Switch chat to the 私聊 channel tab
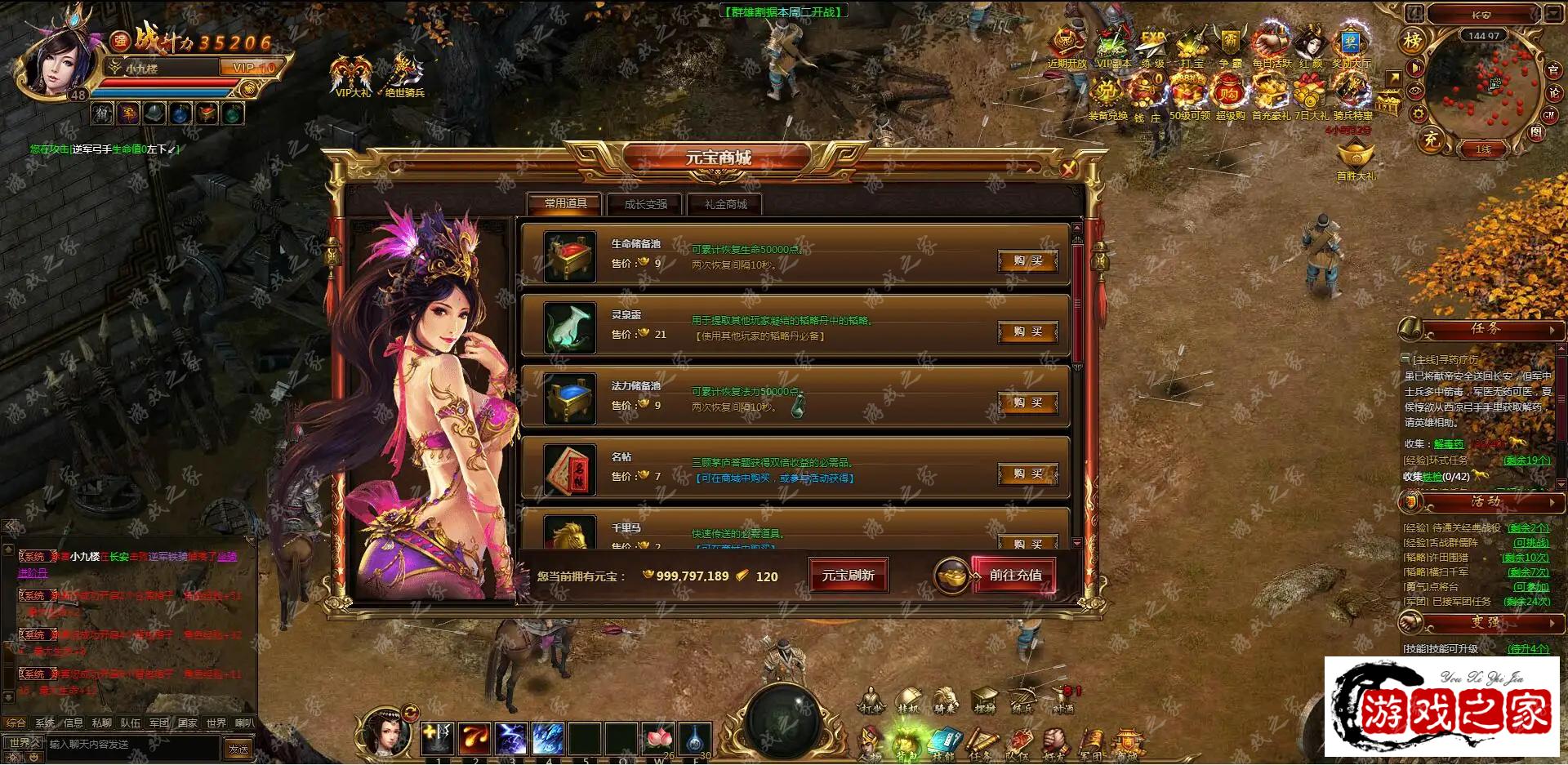This screenshot has height=765, width=1568. tap(101, 723)
